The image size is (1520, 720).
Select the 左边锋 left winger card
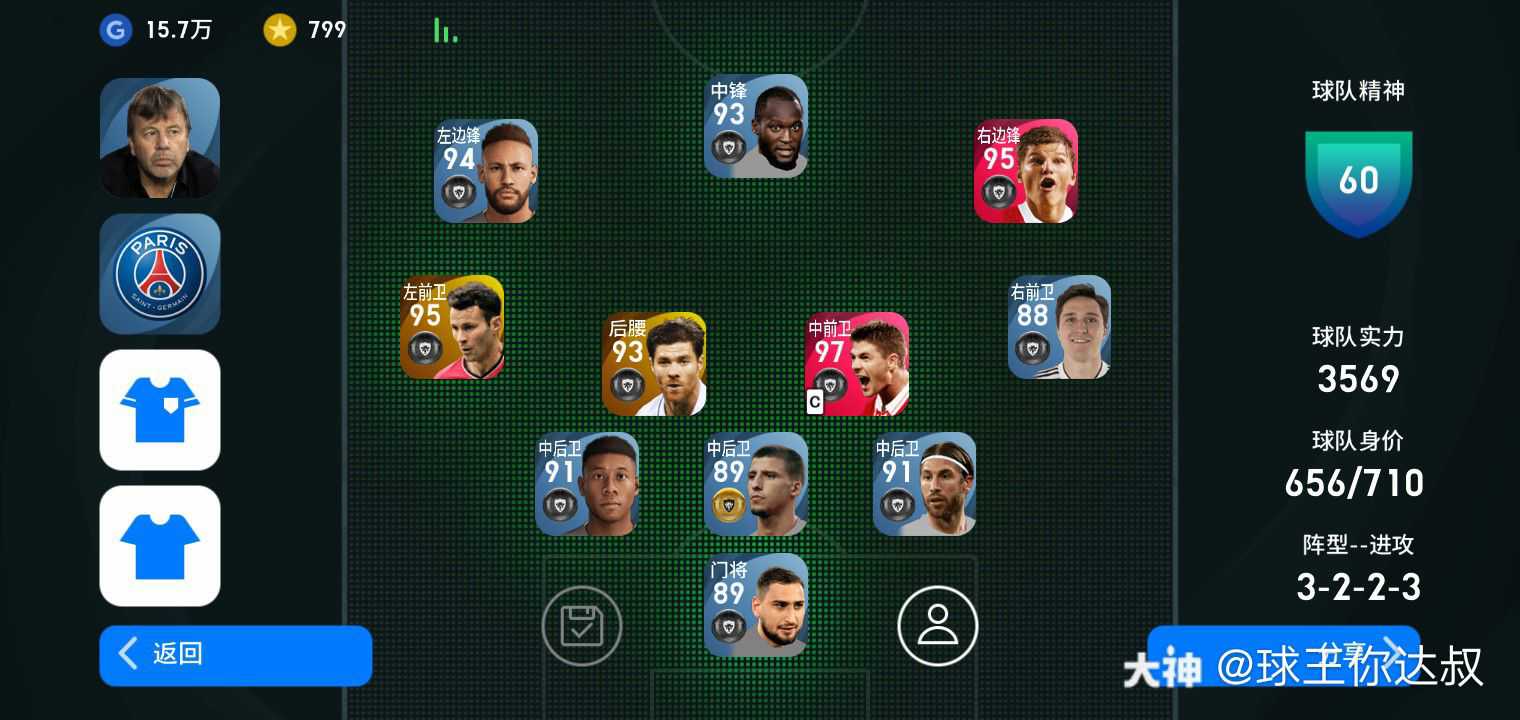pyautogui.click(x=486, y=171)
